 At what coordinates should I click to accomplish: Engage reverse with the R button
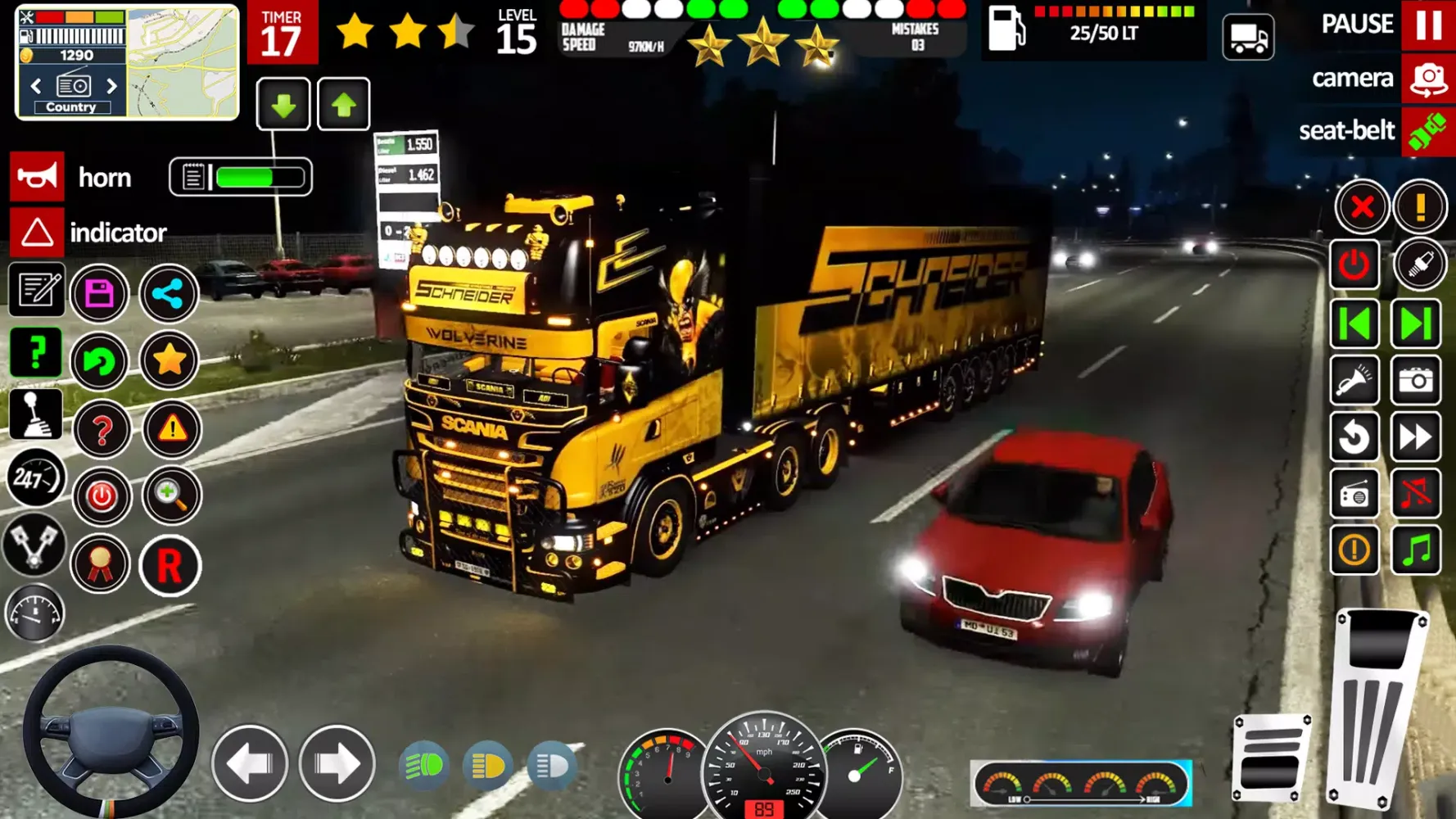tap(169, 564)
